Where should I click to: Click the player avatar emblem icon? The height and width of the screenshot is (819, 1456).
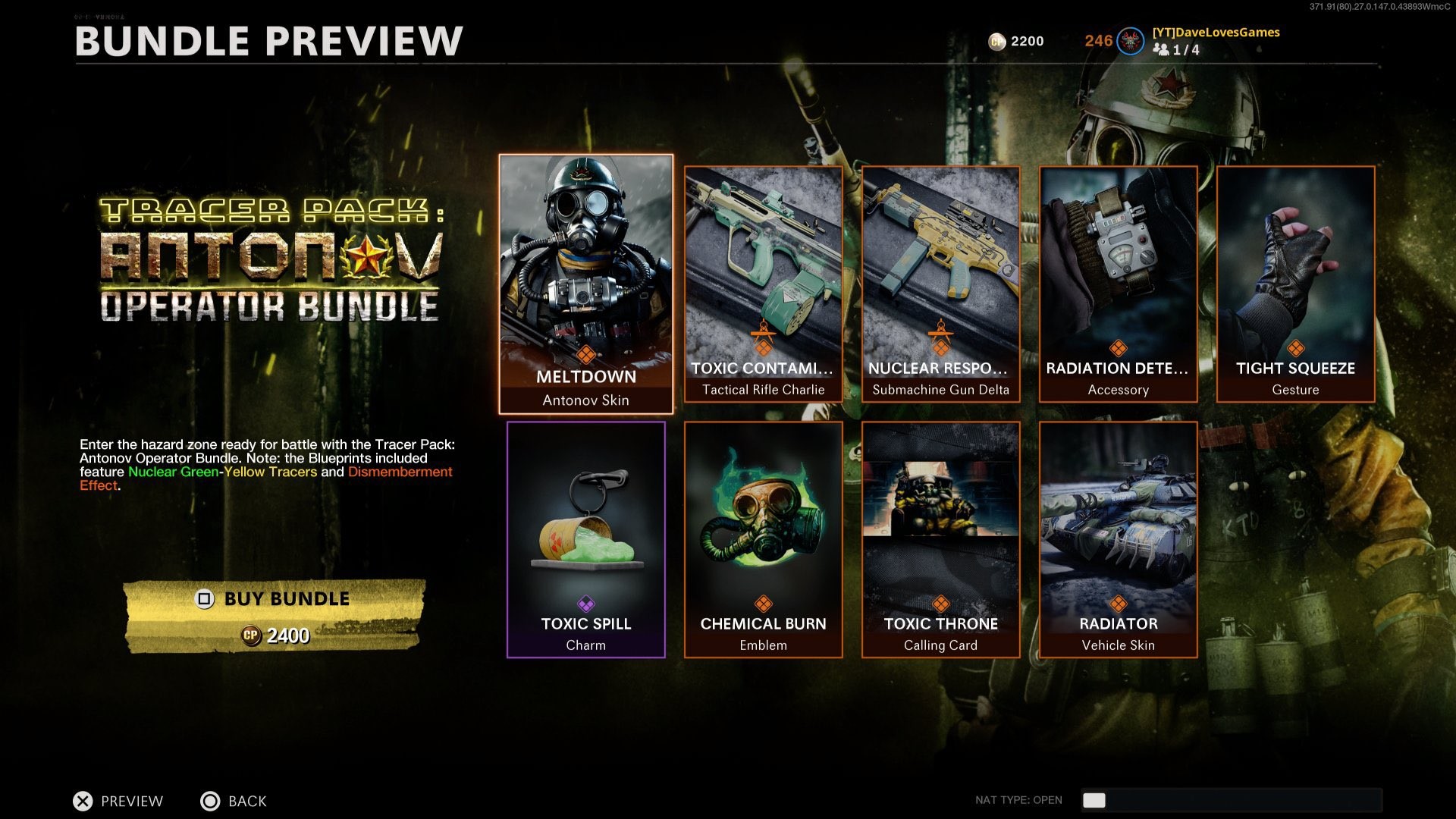click(1129, 42)
